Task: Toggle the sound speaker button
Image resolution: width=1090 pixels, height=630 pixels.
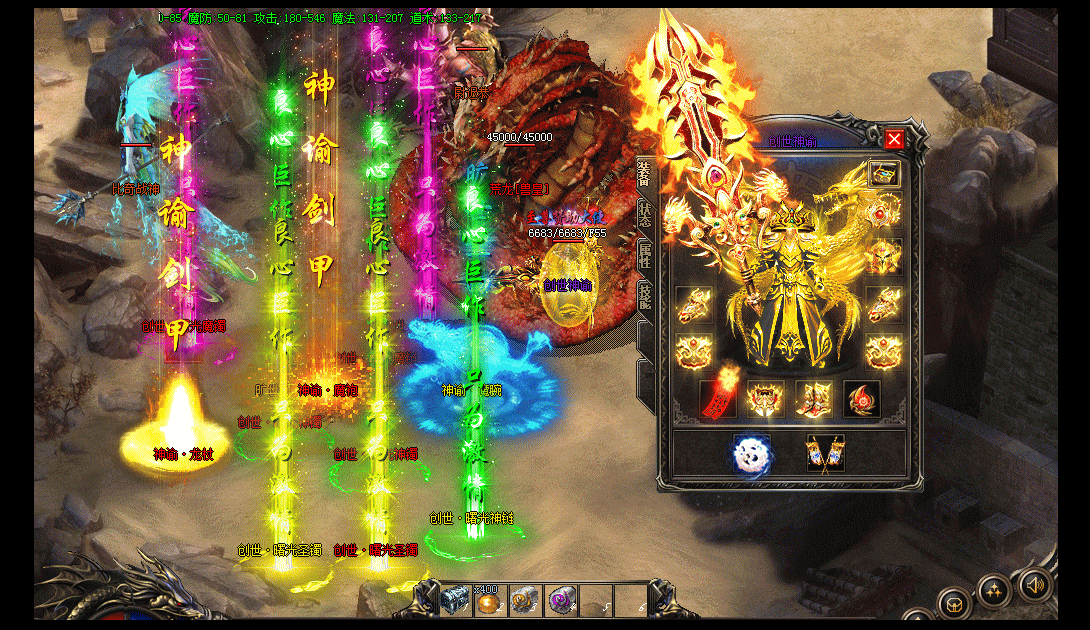Action: coord(1035,584)
